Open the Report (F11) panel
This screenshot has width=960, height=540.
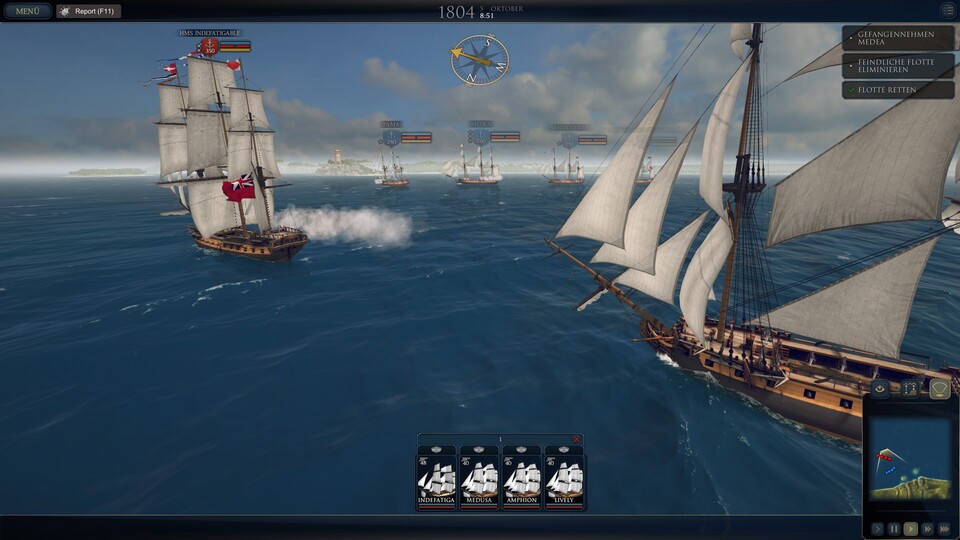89,11
